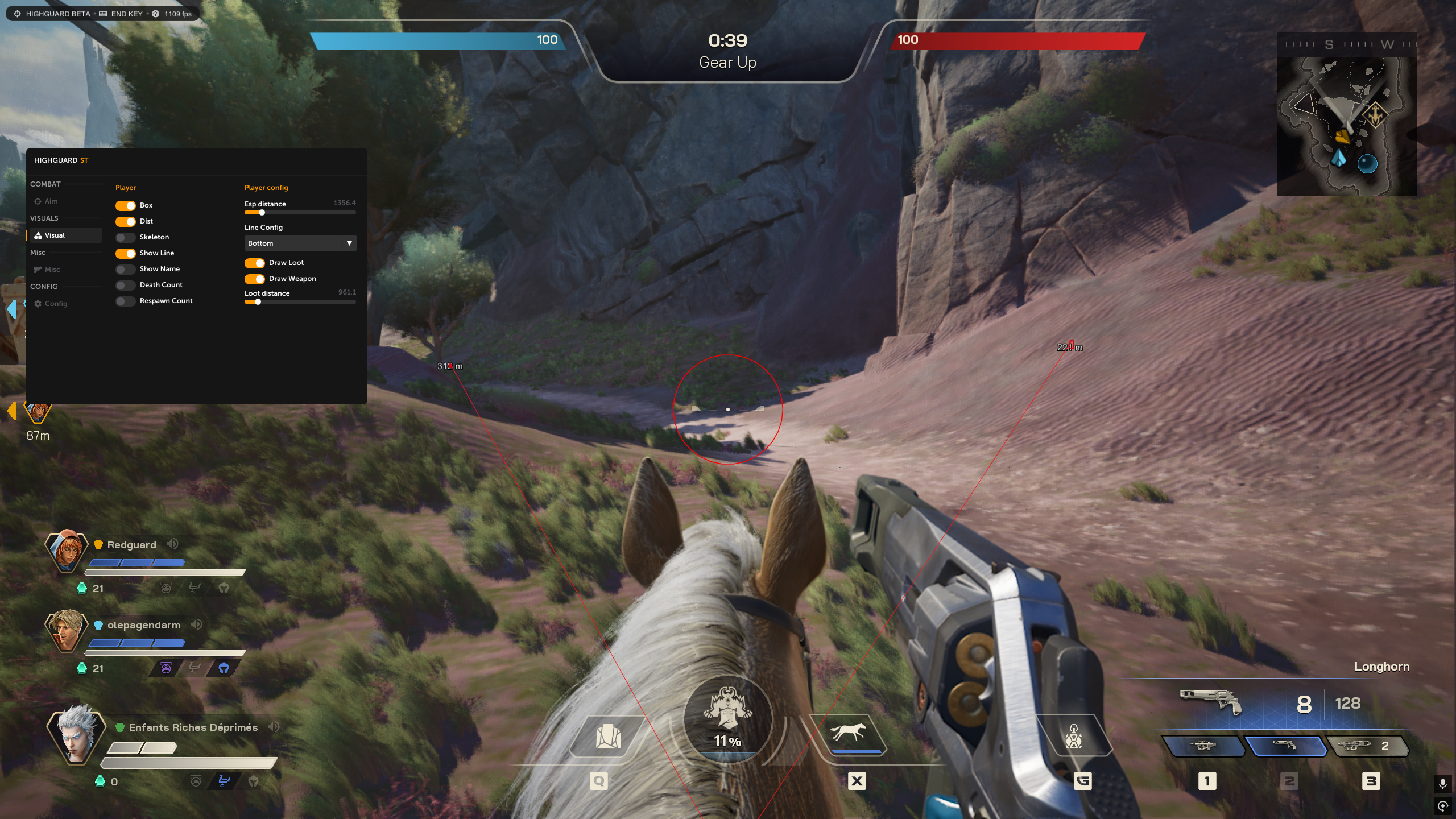Select the first weapon slot rifle
Viewport: 1456px width, 819px height.
click(1203, 746)
